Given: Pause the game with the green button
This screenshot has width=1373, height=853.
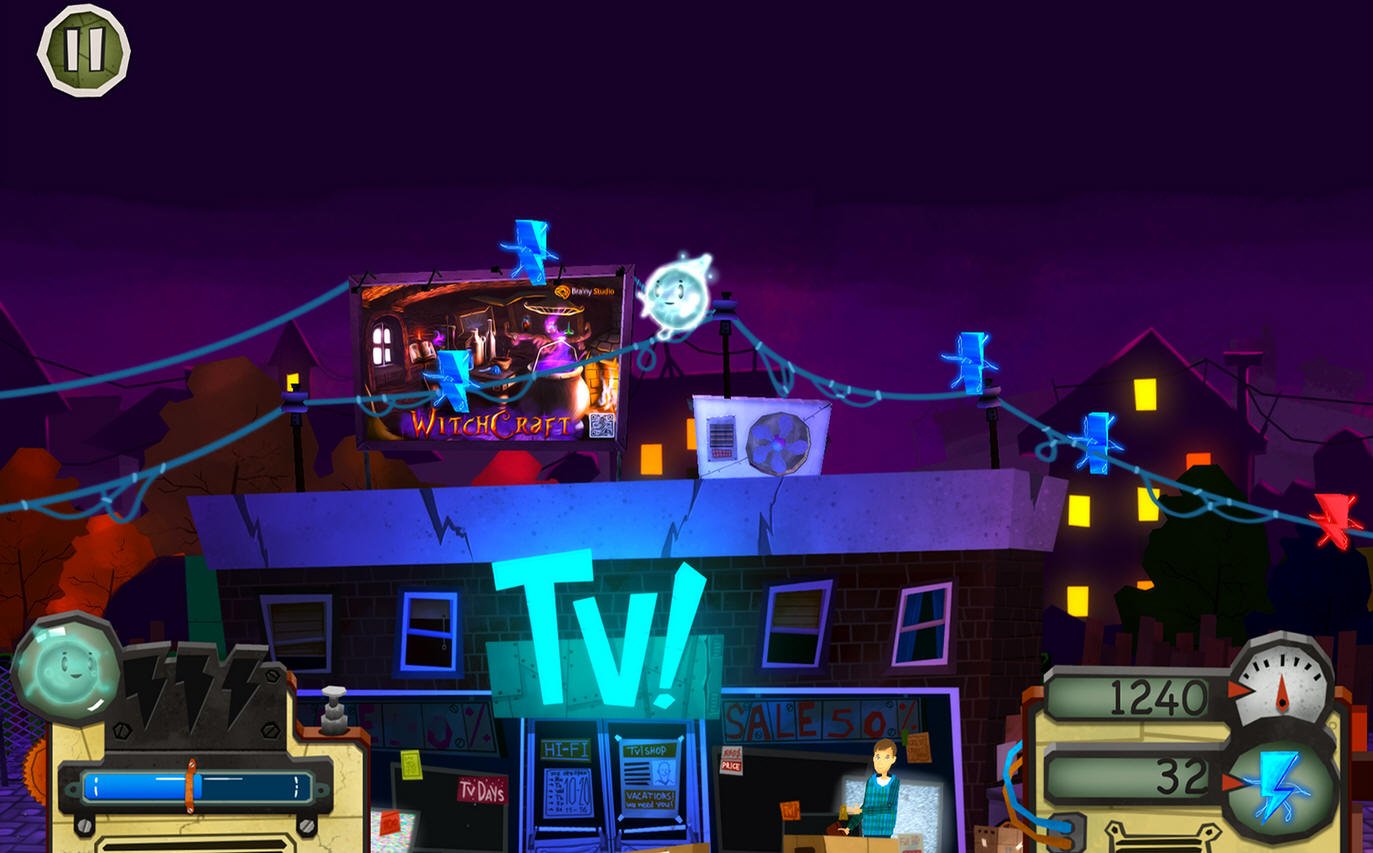Looking at the screenshot, I should tap(84, 50).
